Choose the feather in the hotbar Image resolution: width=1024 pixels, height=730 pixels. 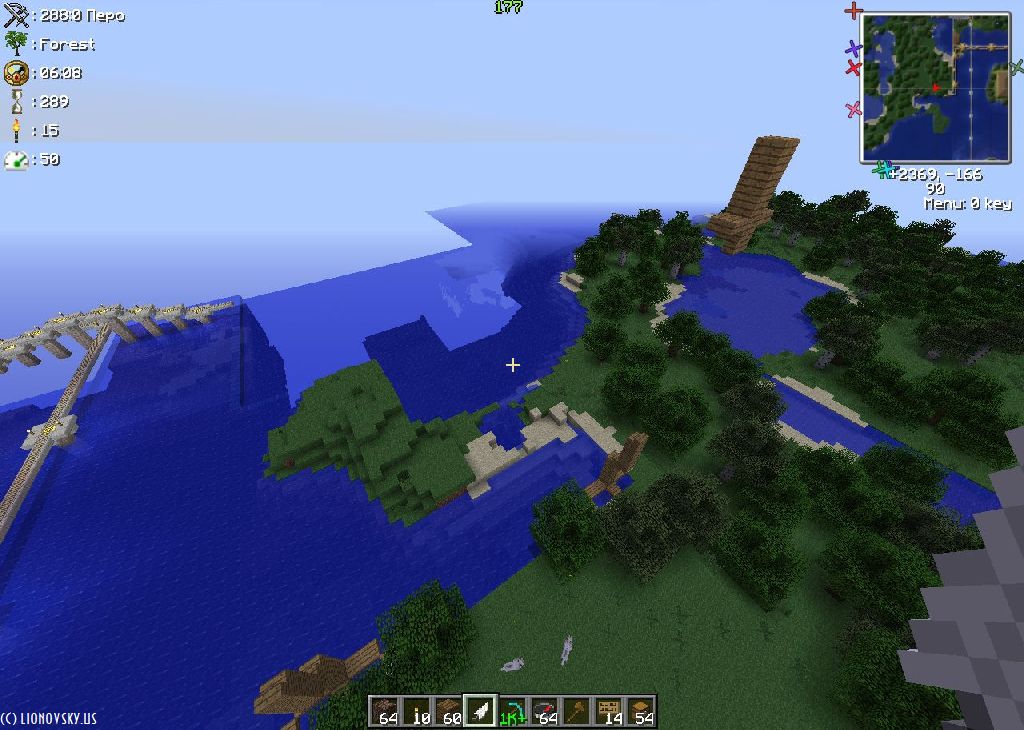[x=481, y=712]
